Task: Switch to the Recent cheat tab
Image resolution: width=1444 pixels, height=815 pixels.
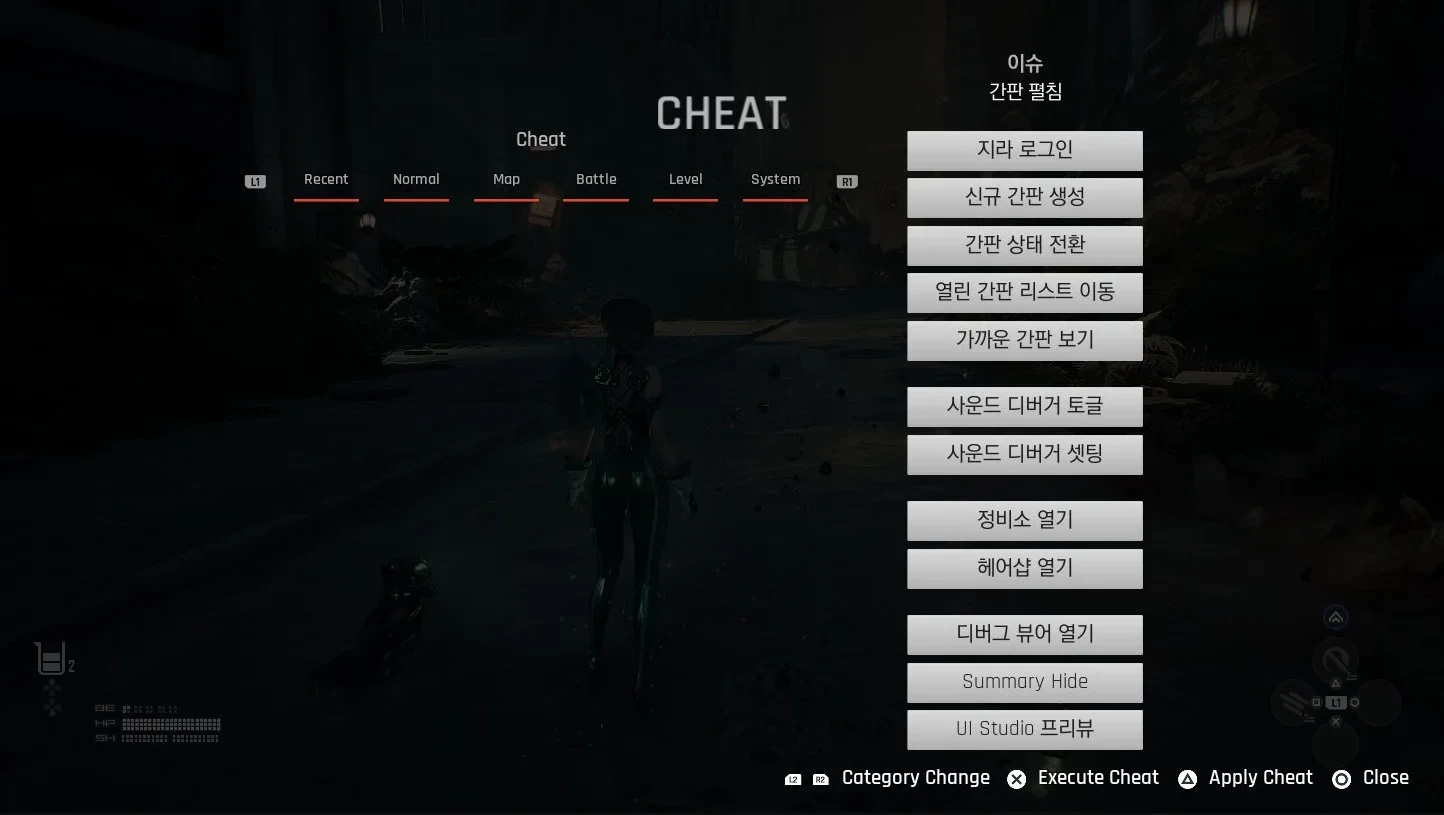Action: point(326,180)
